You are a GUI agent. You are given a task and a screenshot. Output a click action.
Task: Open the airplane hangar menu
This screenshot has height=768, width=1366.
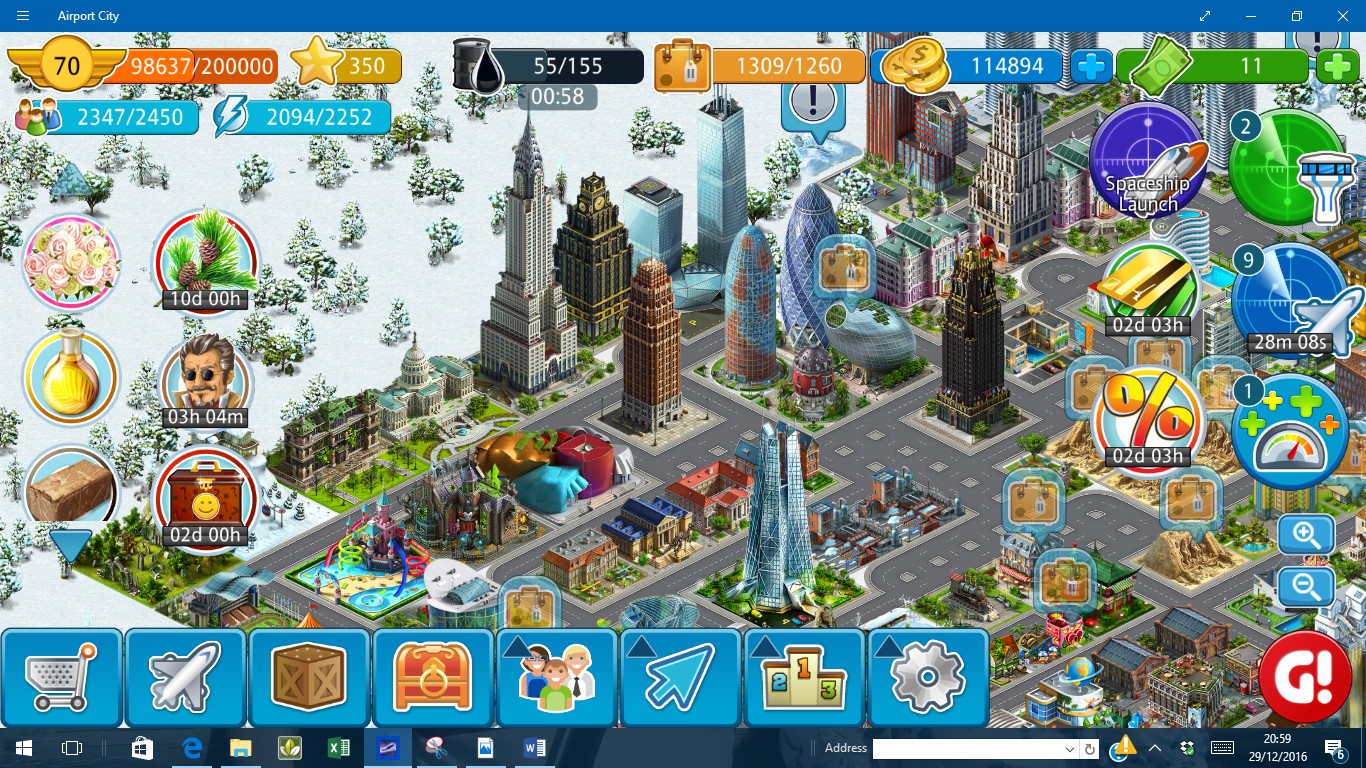186,677
